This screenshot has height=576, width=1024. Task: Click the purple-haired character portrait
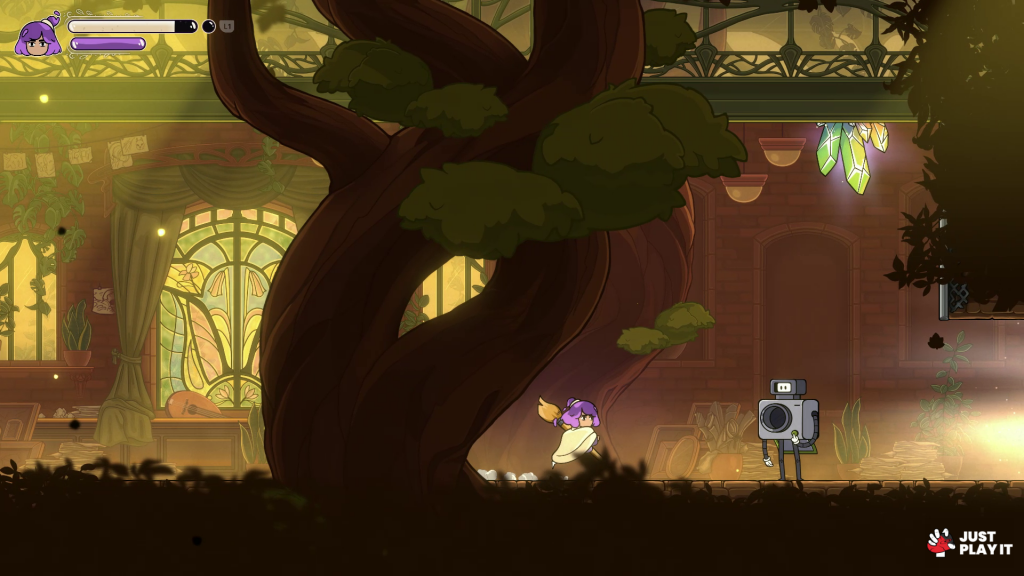click(x=38, y=37)
